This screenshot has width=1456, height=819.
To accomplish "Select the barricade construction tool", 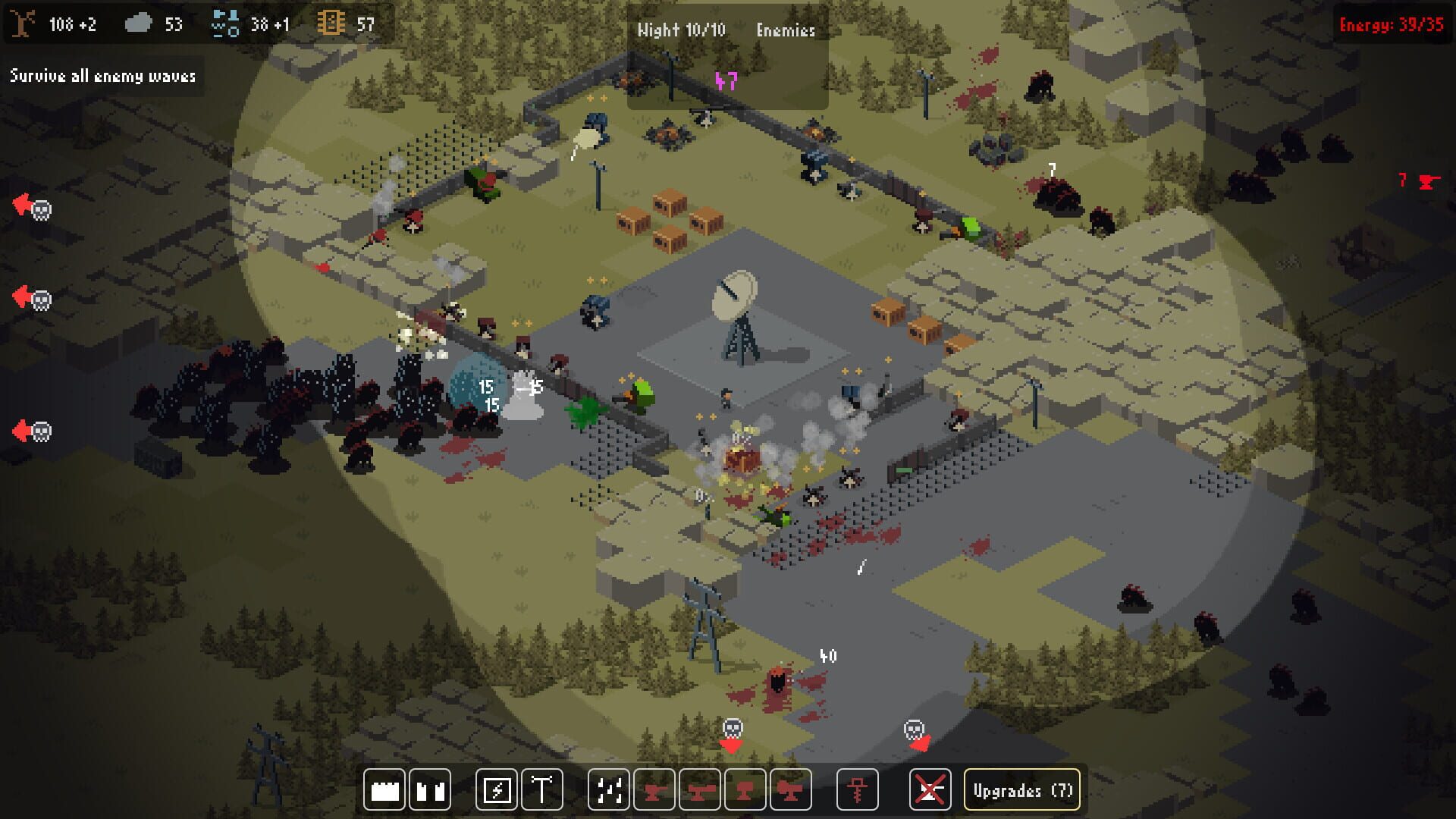I will tap(429, 790).
